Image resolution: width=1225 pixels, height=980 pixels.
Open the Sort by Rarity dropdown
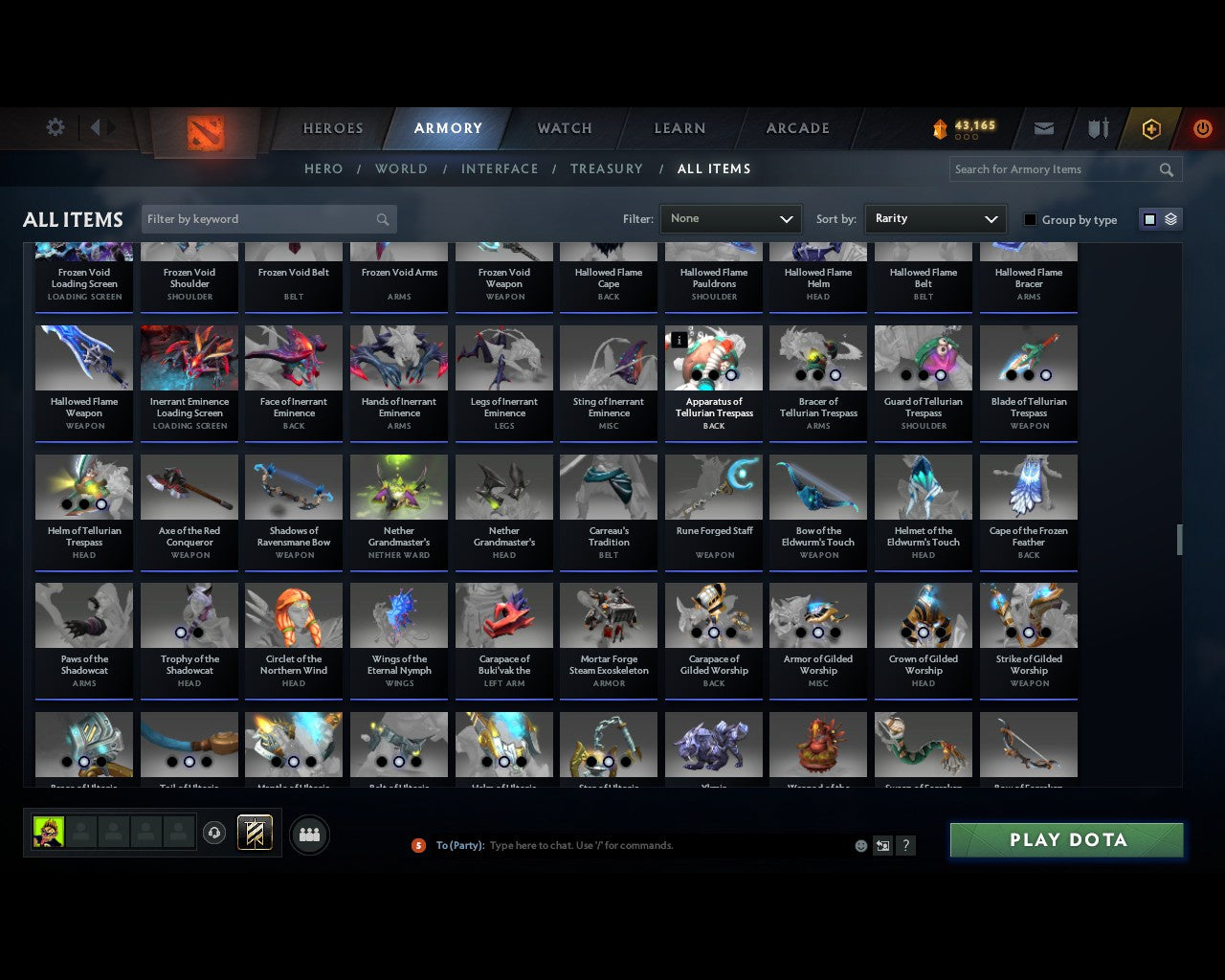(935, 218)
